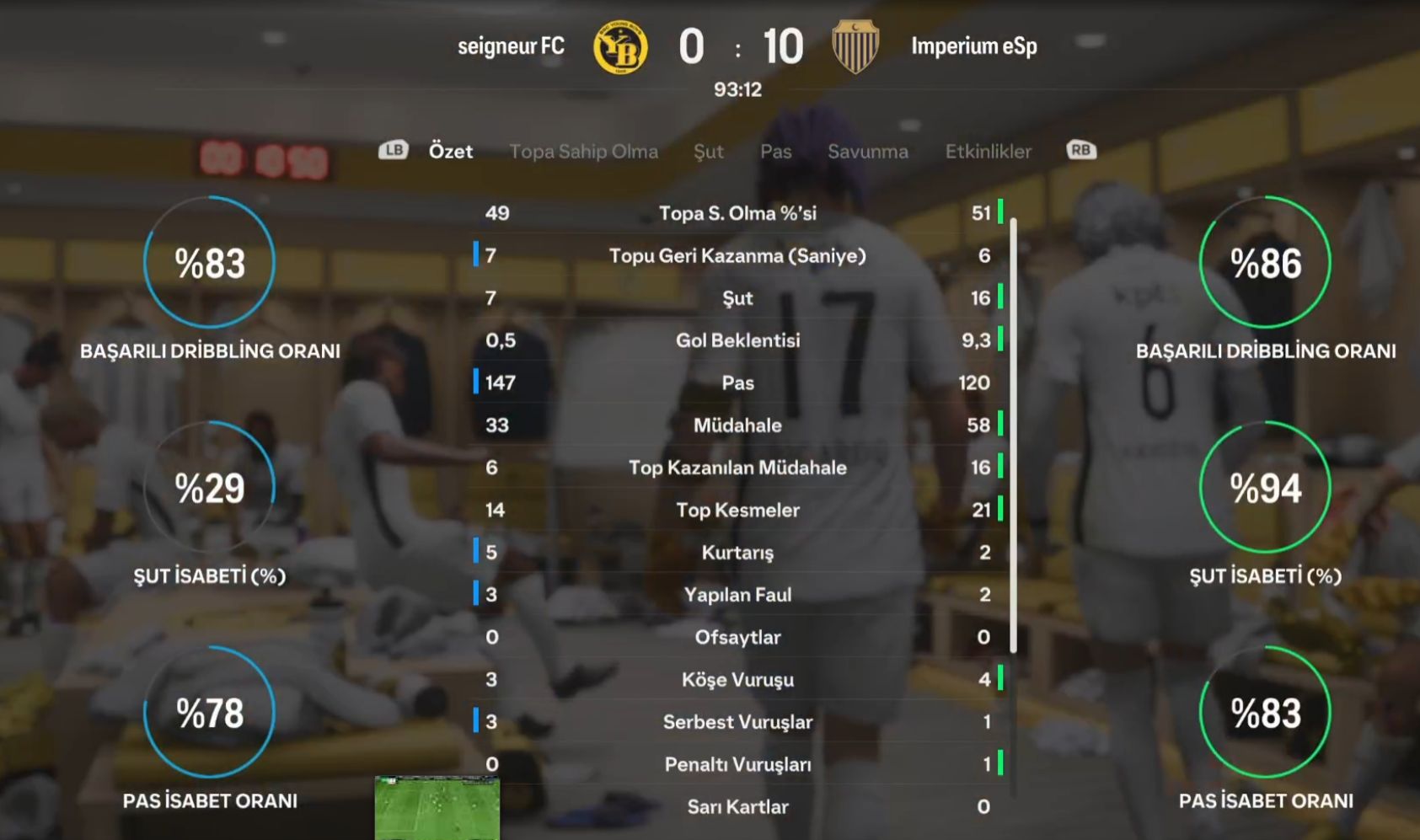Click the stats list scrollbar
This screenshot has width=1420, height=840.
click(x=1013, y=434)
